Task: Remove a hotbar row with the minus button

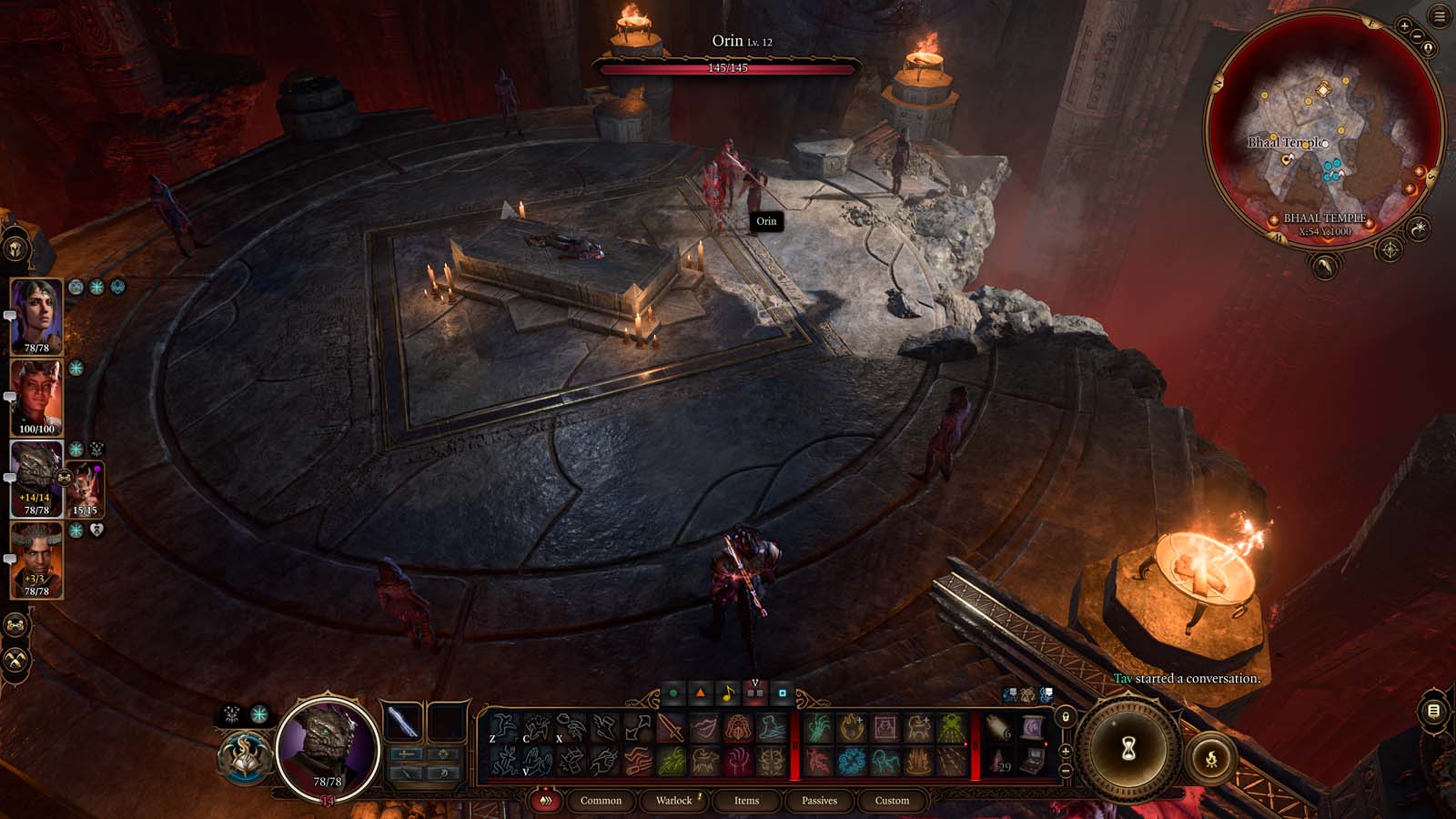Action: point(1065,771)
